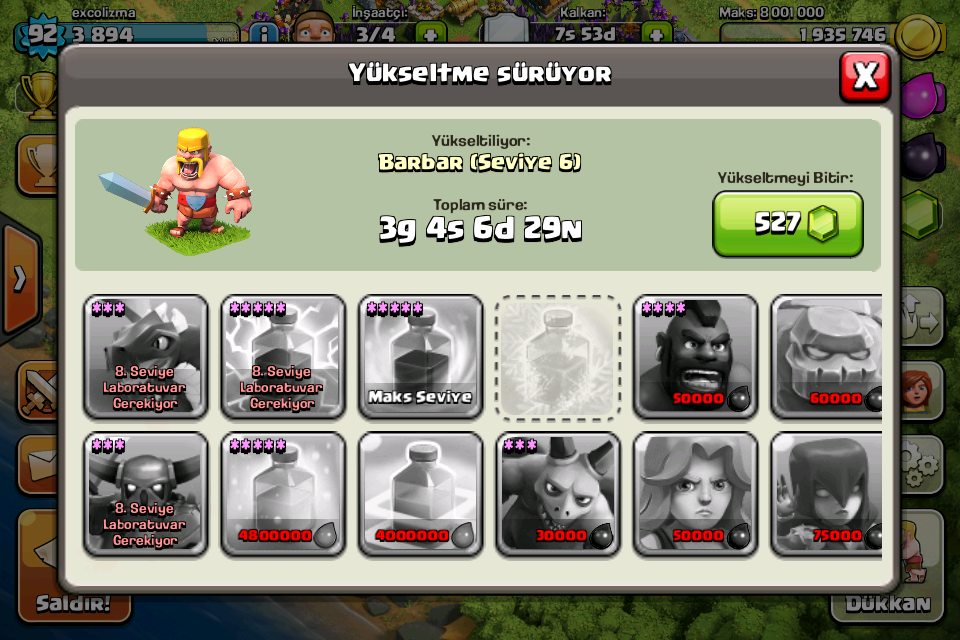The height and width of the screenshot is (640, 960).
Task: Choose the Valkyrie upgrade tile
Action: pos(695,493)
